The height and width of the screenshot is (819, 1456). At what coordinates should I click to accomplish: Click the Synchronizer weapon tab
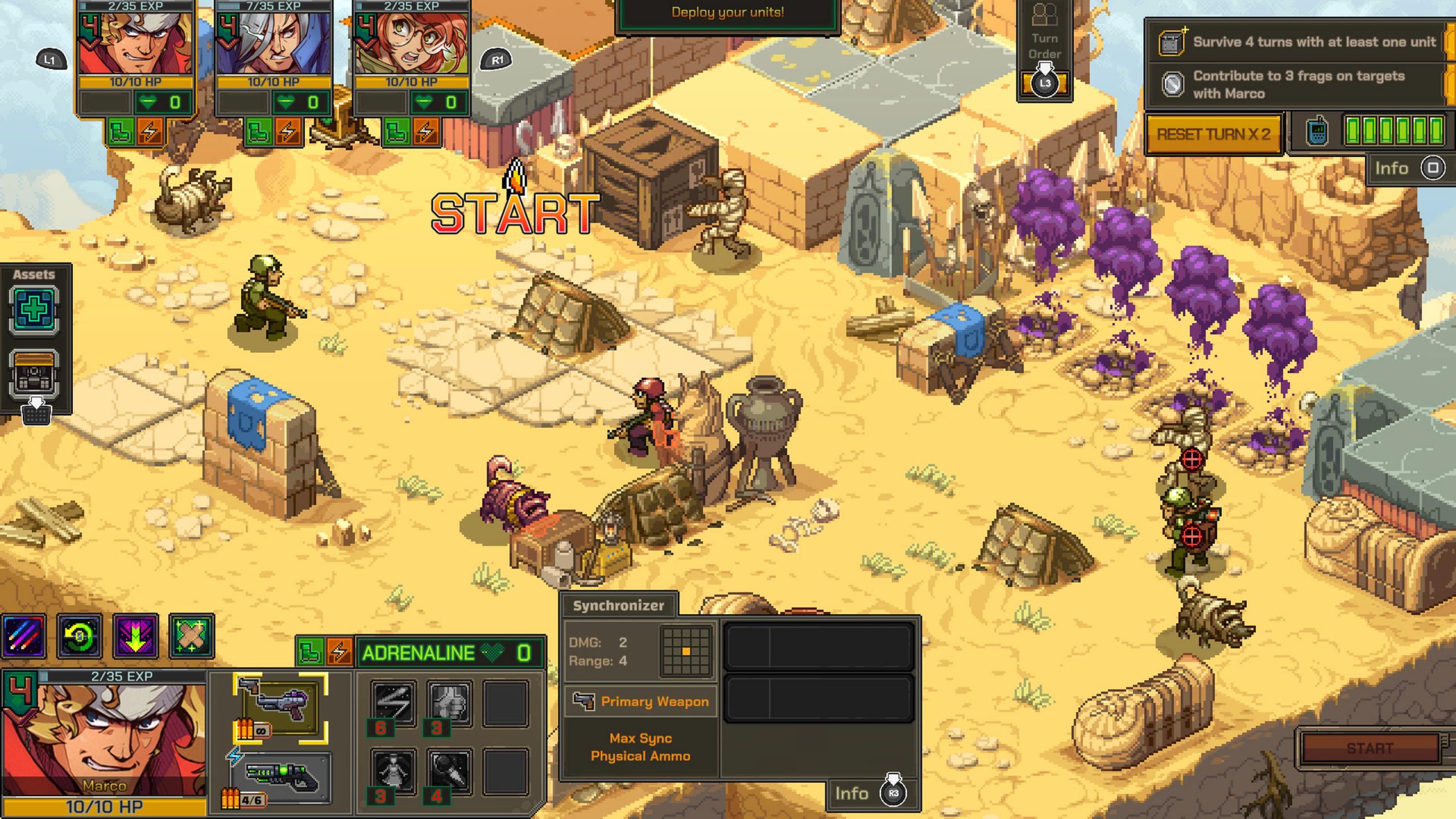[x=618, y=606]
